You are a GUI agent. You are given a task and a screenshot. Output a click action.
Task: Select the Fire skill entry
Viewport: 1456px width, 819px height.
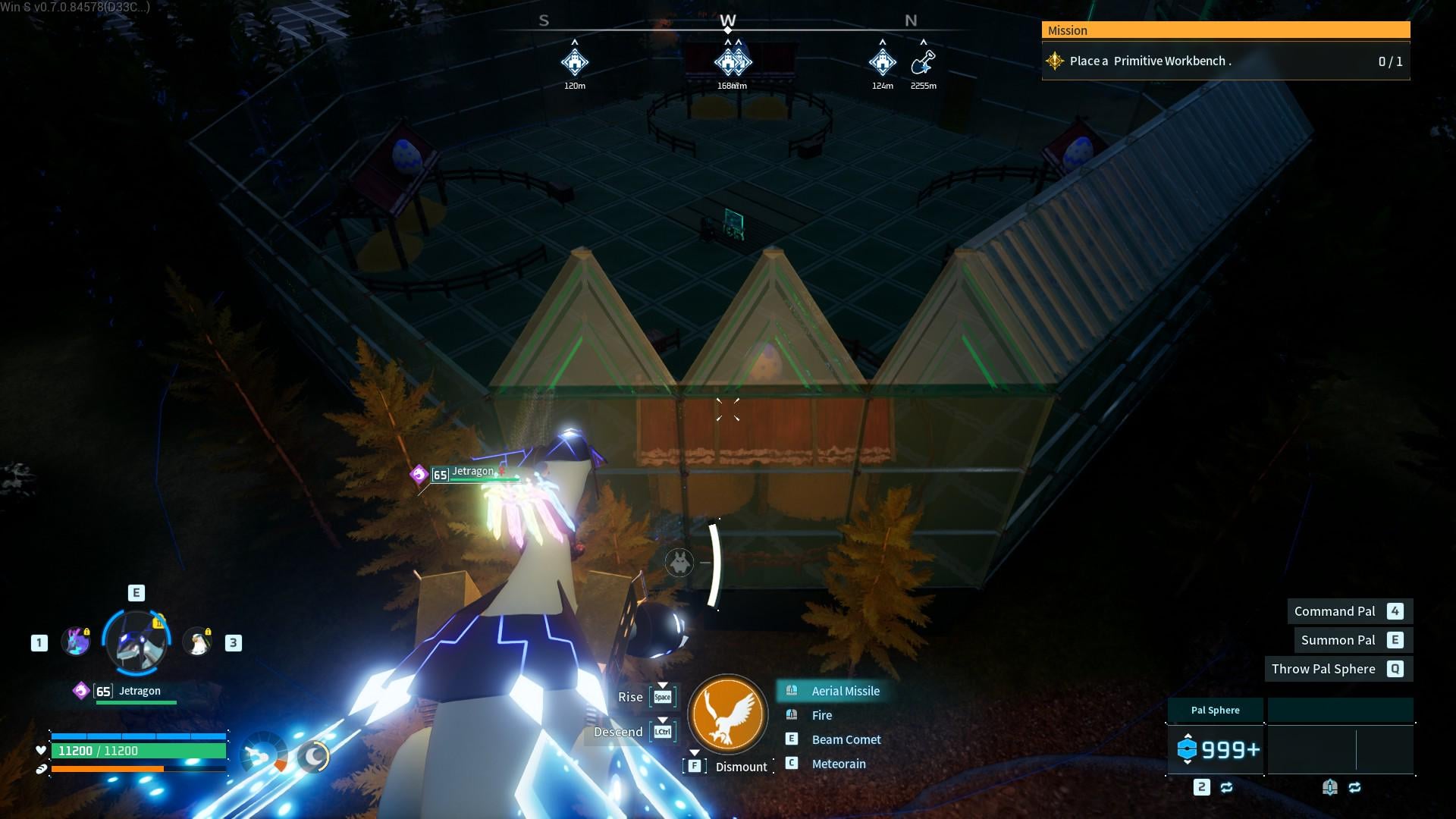point(821,715)
